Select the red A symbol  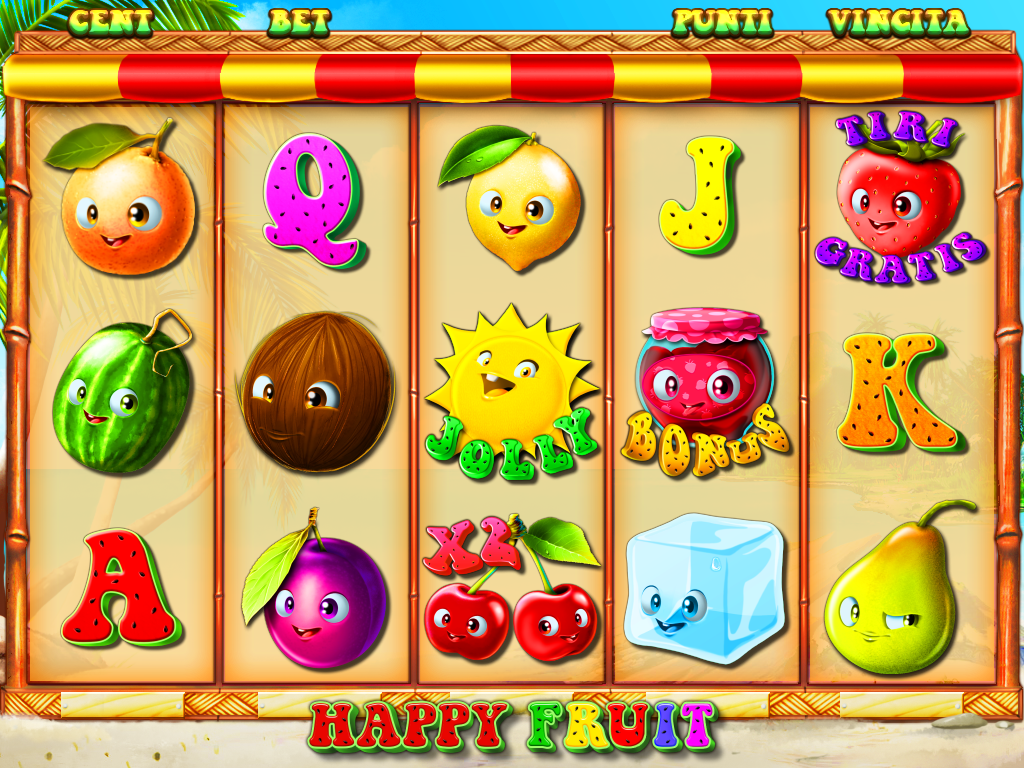121,590
